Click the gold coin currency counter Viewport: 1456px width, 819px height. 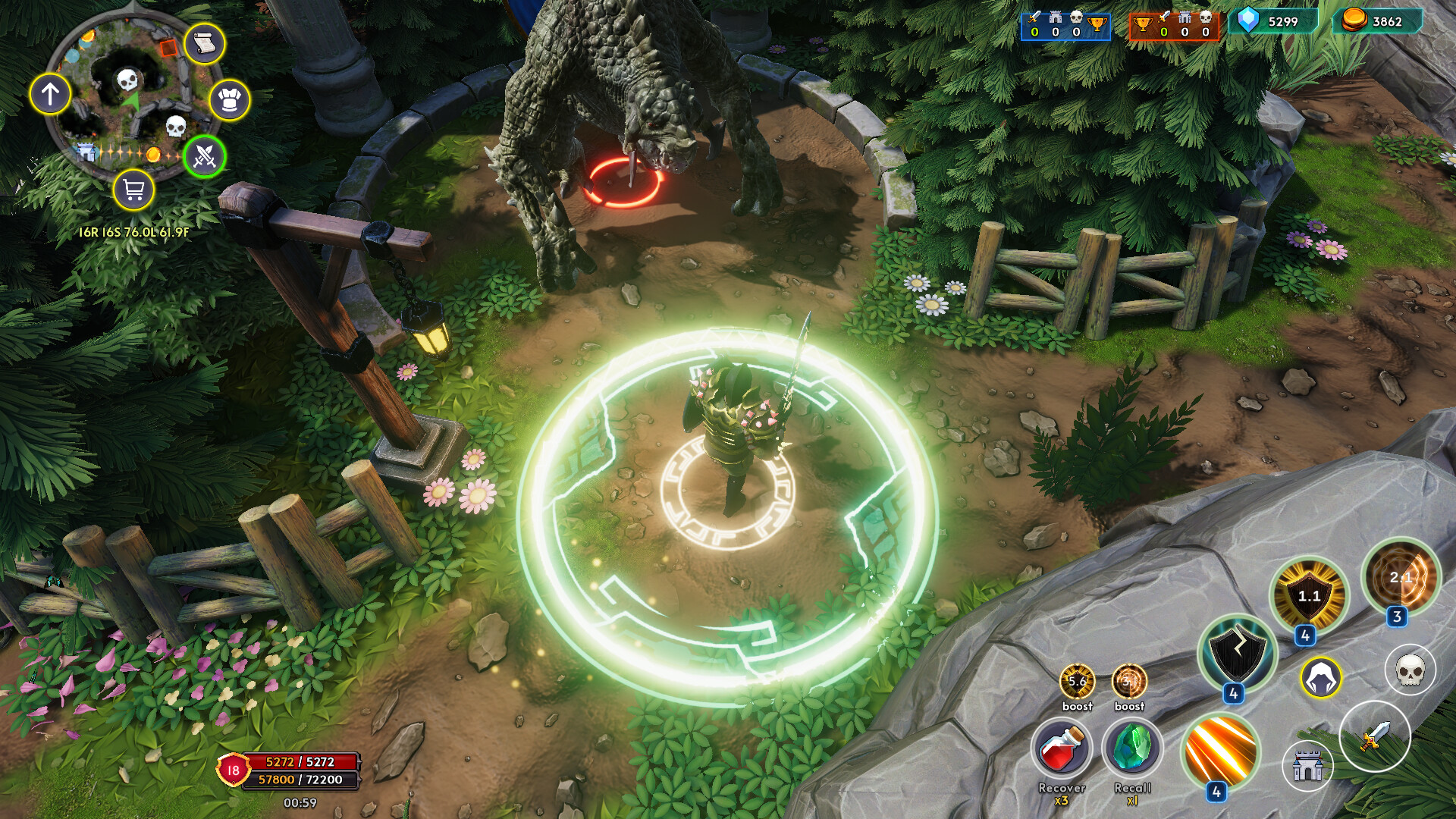click(1377, 21)
